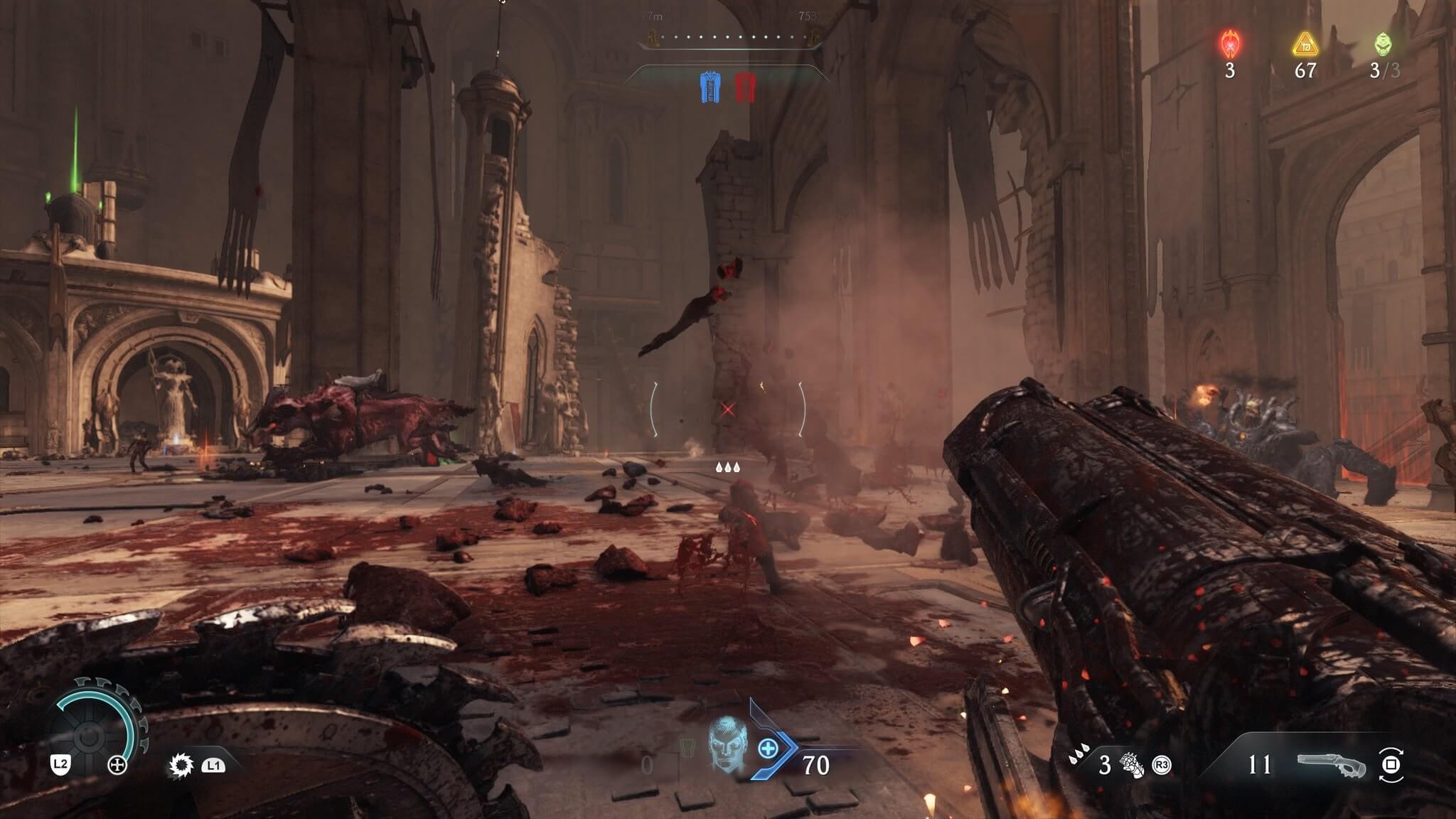Select the blue health cross icon

768,748
